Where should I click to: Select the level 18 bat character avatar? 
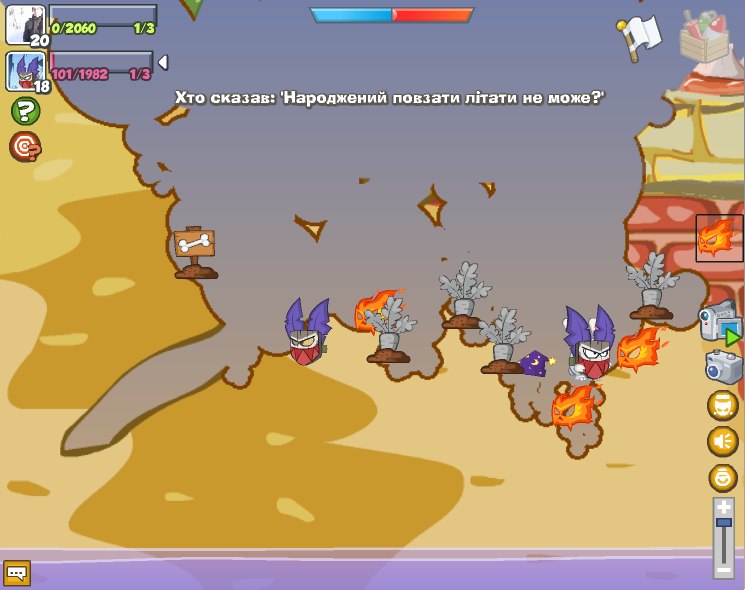click(x=25, y=71)
